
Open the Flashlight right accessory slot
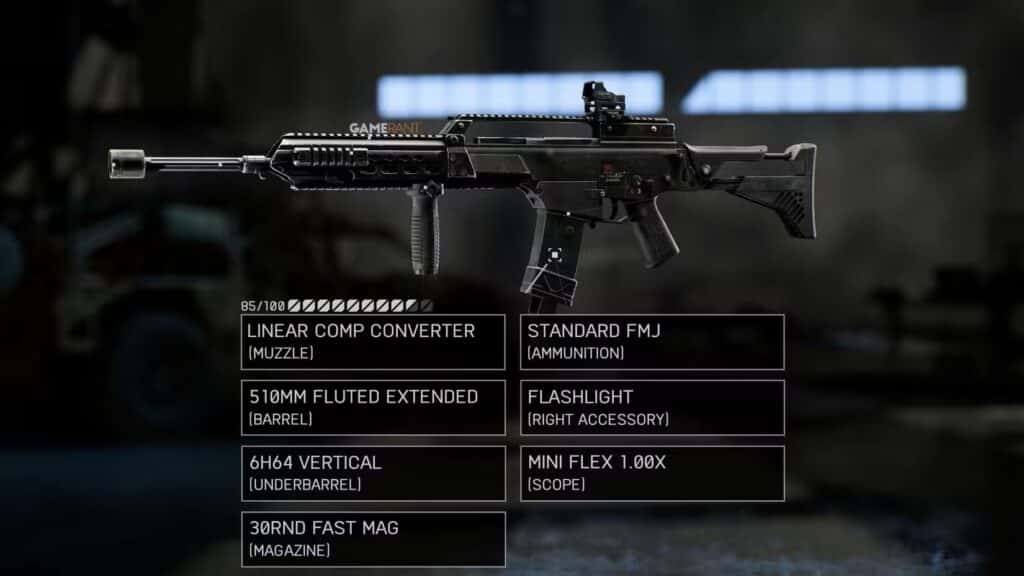(x=652, y=407)
